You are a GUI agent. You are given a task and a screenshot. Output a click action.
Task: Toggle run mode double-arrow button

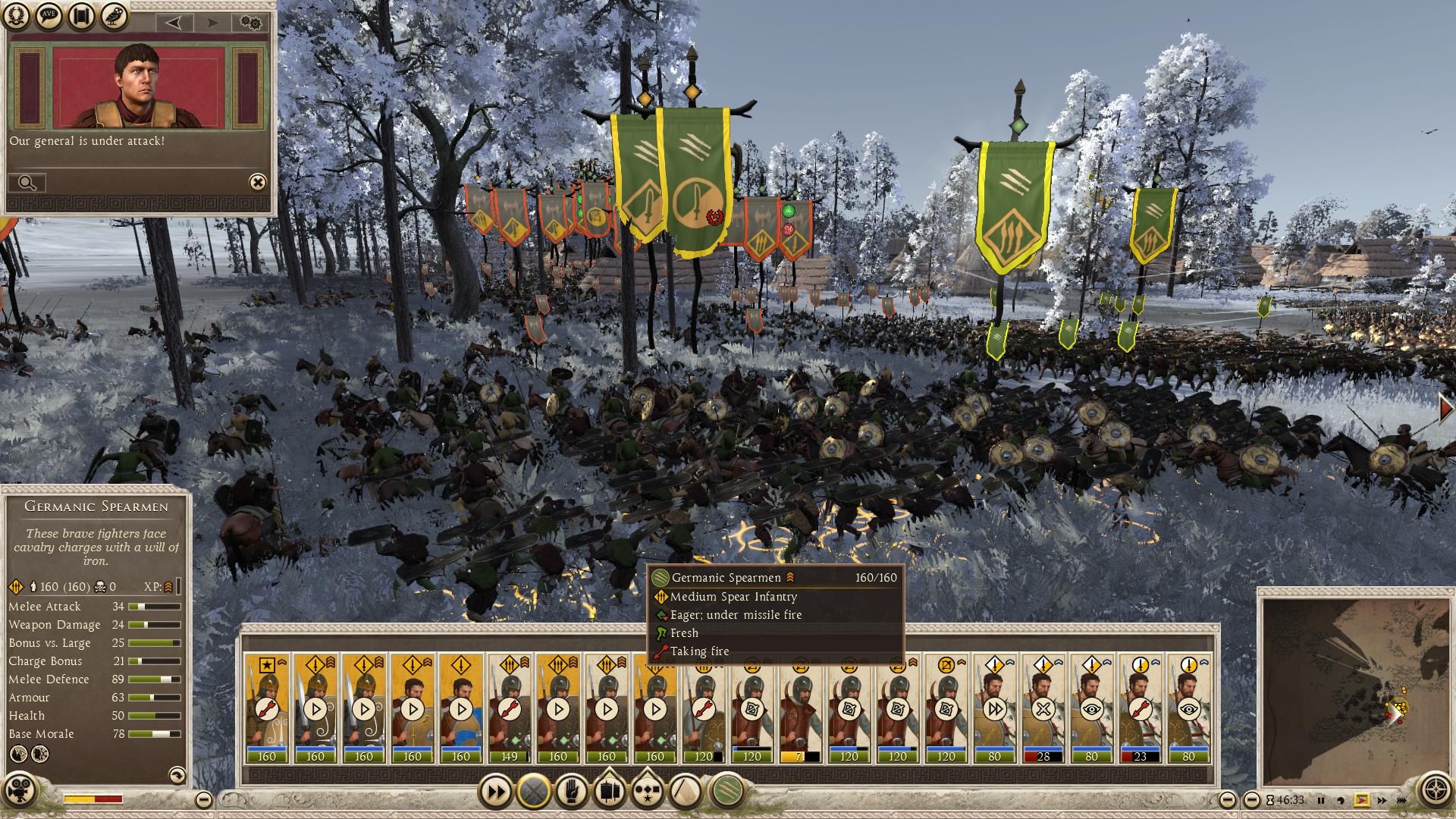coord(495,792)
